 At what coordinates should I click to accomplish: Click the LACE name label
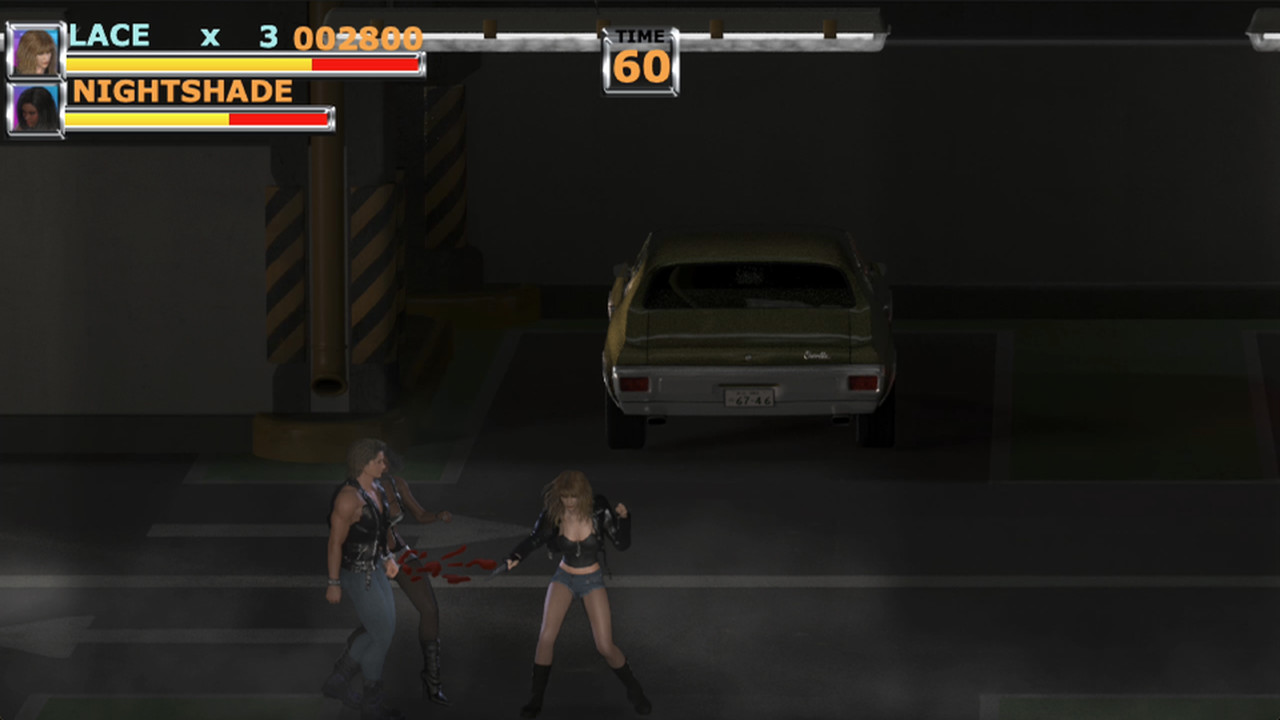pos(108,35)
